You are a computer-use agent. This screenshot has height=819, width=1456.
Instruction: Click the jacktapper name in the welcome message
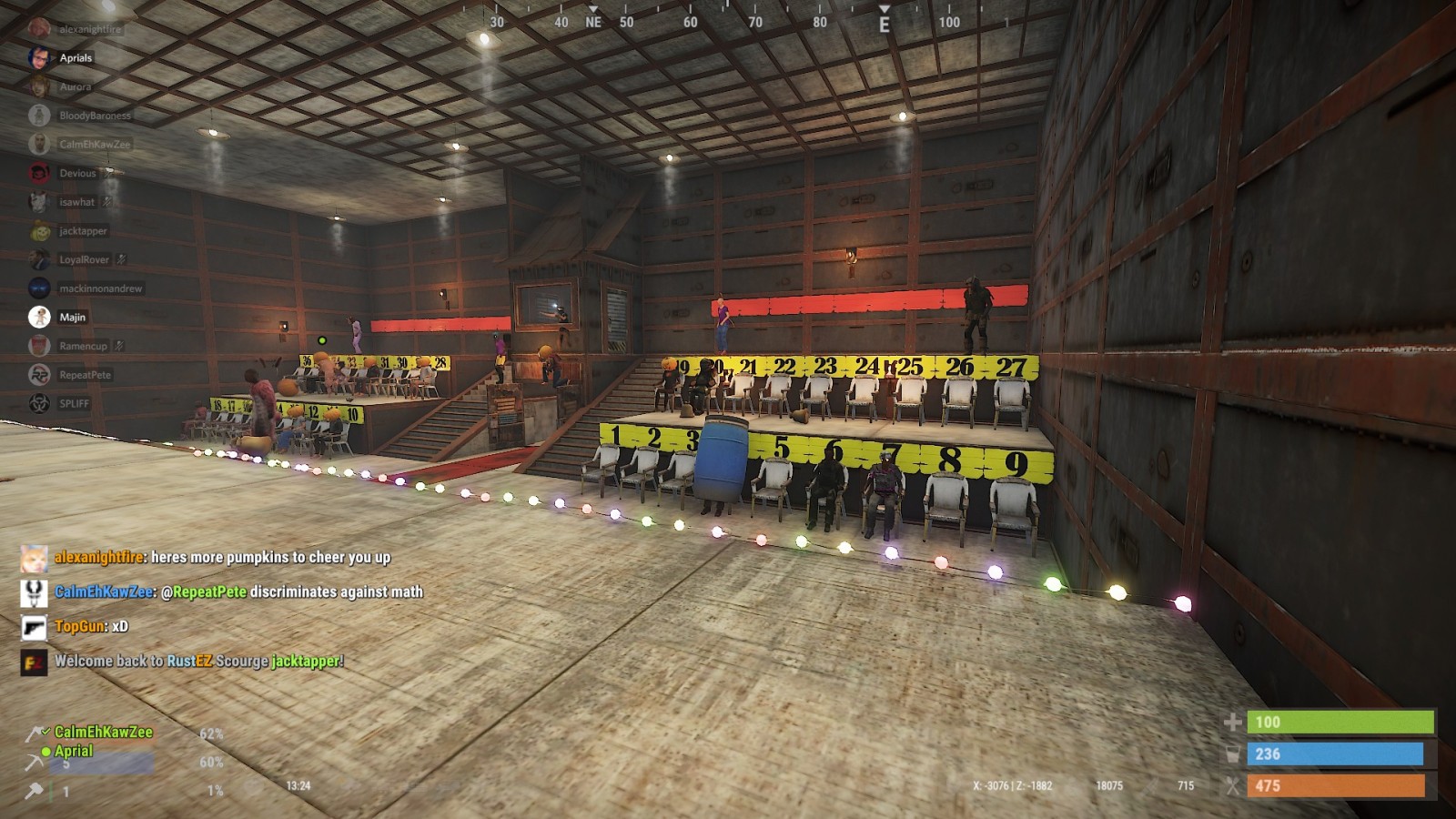(306, 661)
